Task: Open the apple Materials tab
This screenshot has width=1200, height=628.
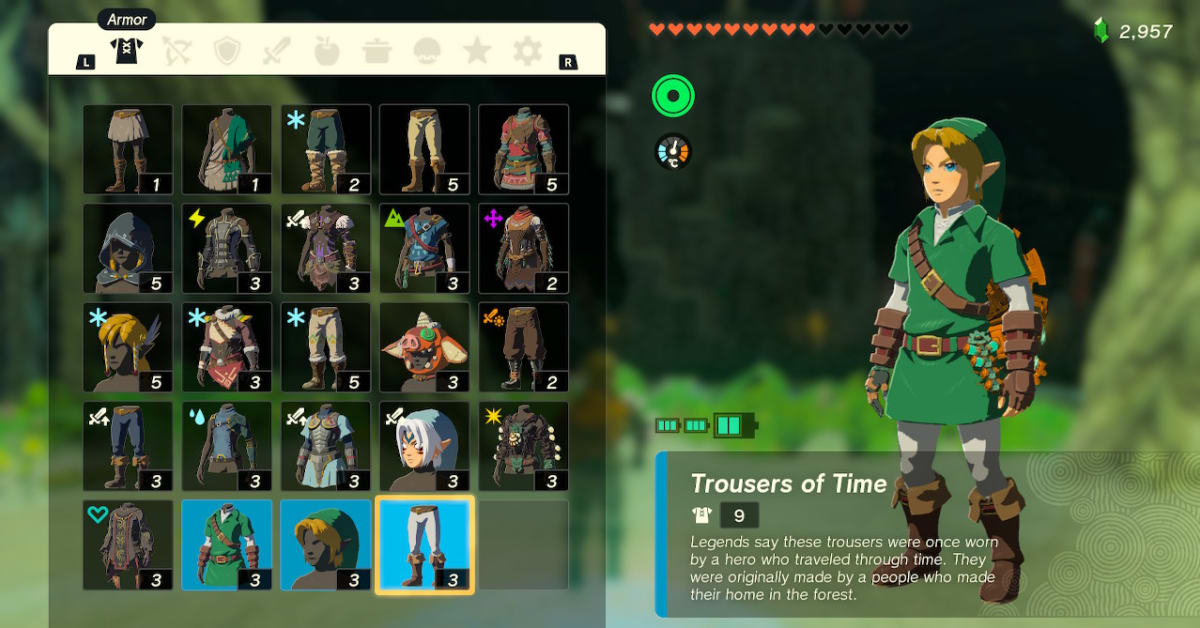Action: (x=327, y=50)
